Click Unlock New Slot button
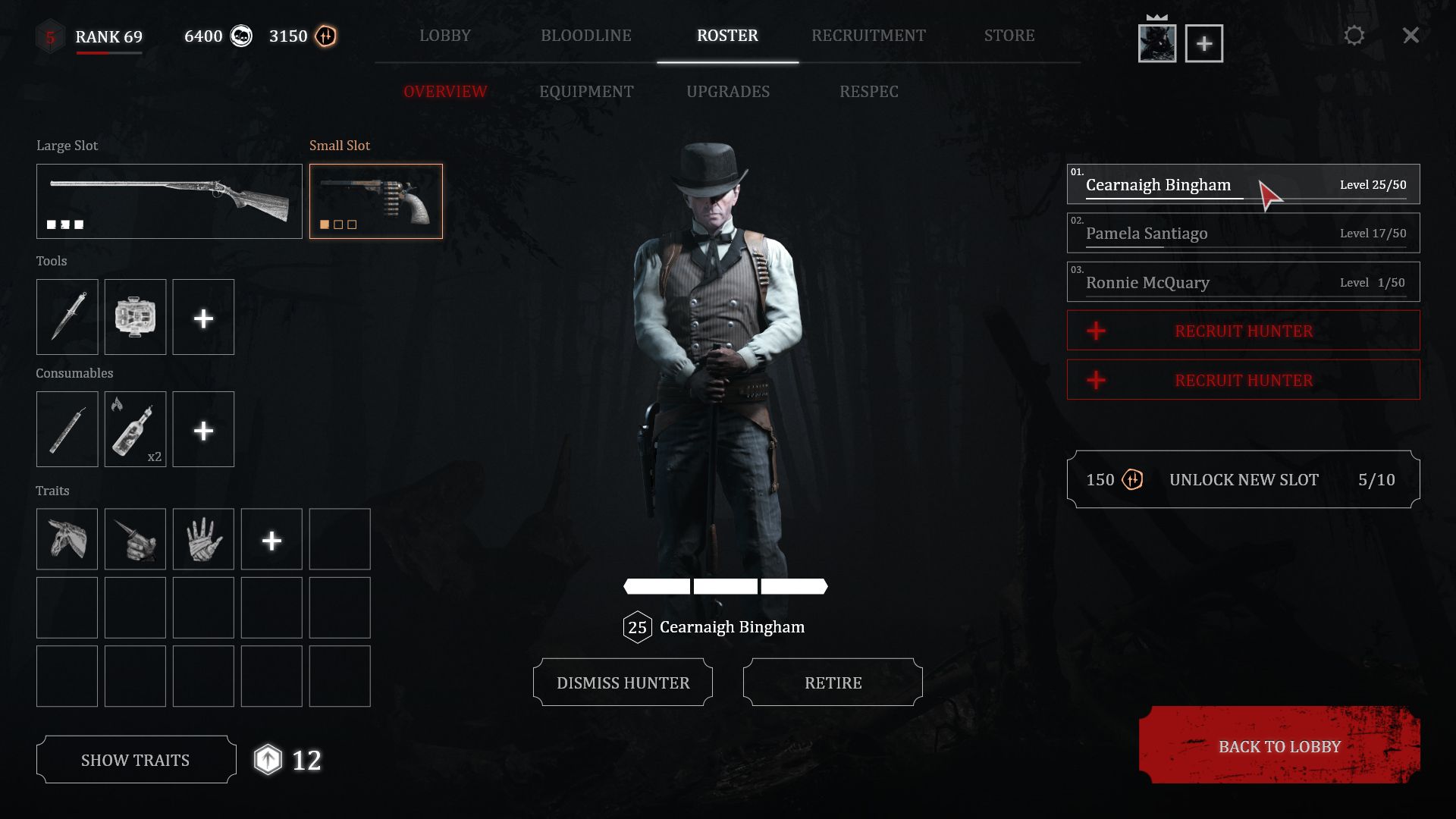 (1243, 479)
